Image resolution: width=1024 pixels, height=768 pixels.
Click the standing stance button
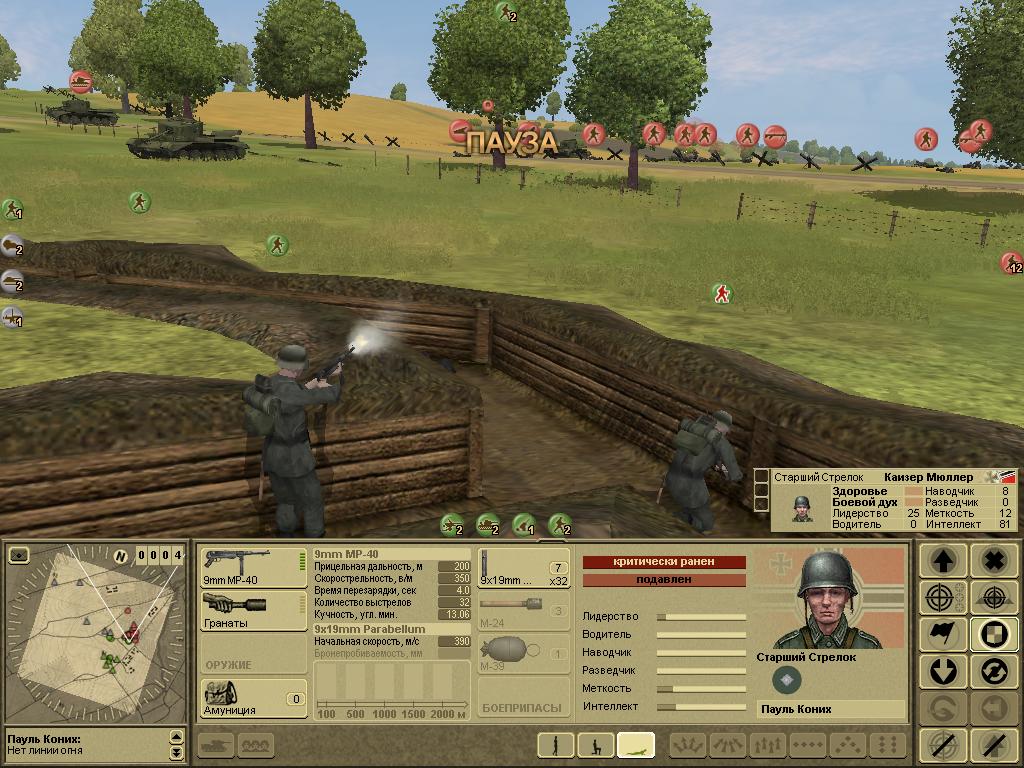554,745
